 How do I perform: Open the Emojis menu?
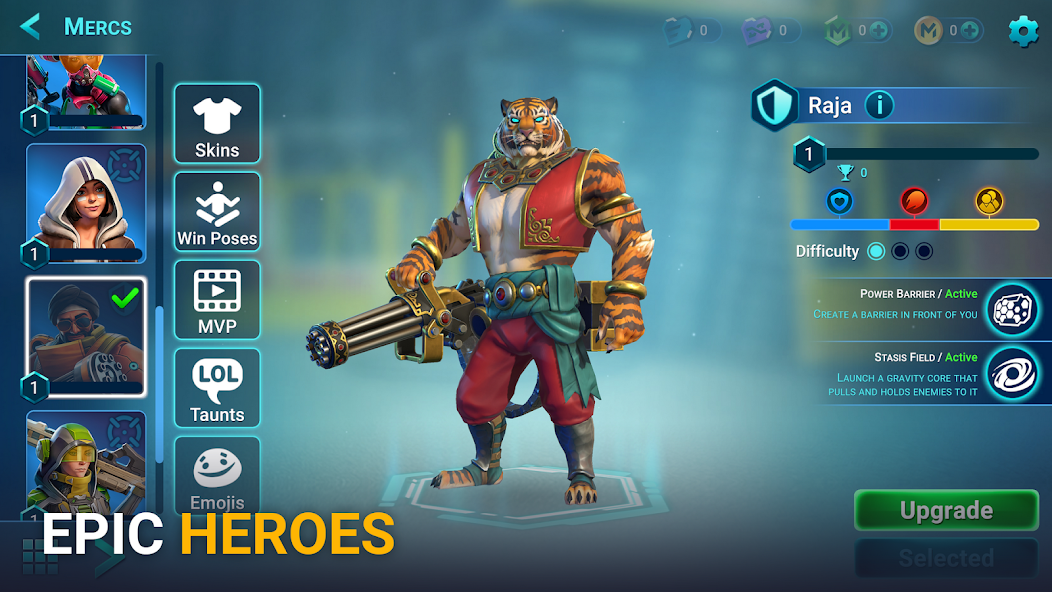click(217, 476)
